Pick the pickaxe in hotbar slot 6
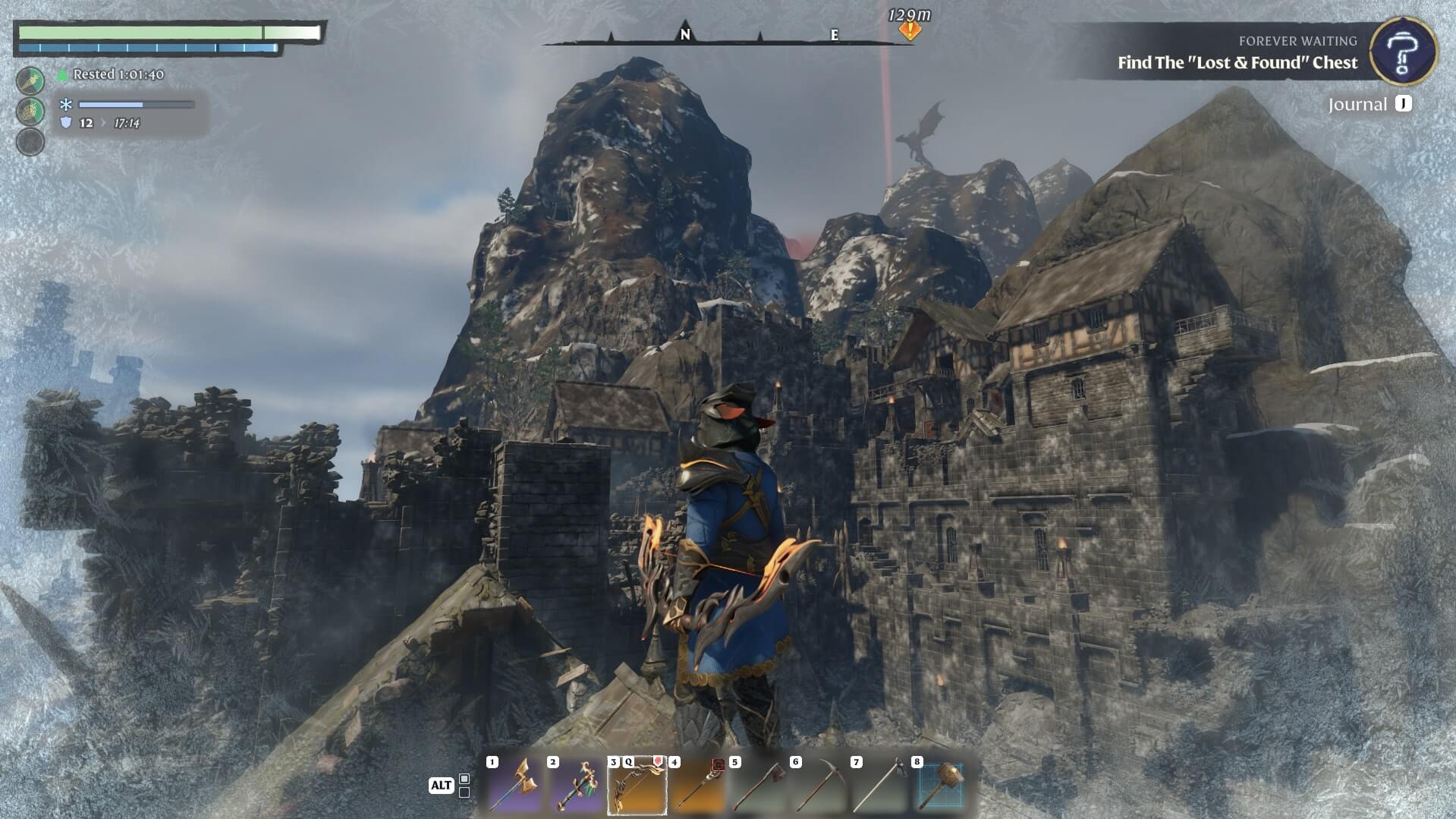This screenshot has width=1456, height=819. 819,786
